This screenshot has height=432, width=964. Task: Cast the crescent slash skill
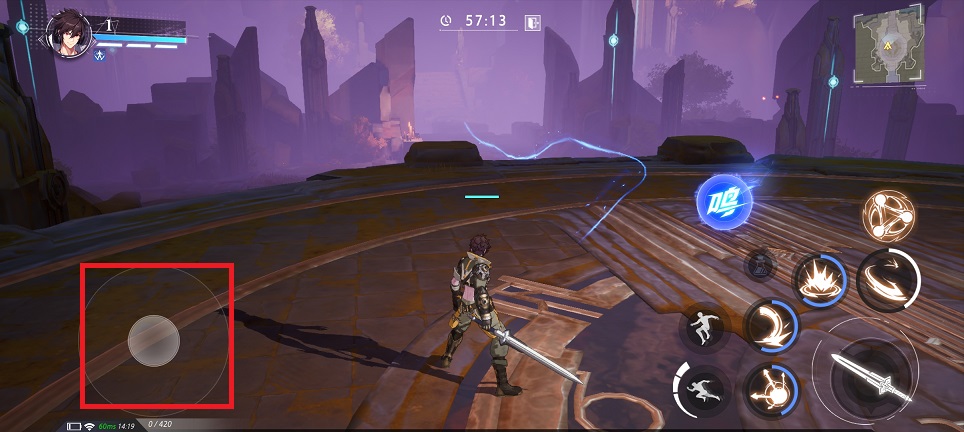point(771,325)
